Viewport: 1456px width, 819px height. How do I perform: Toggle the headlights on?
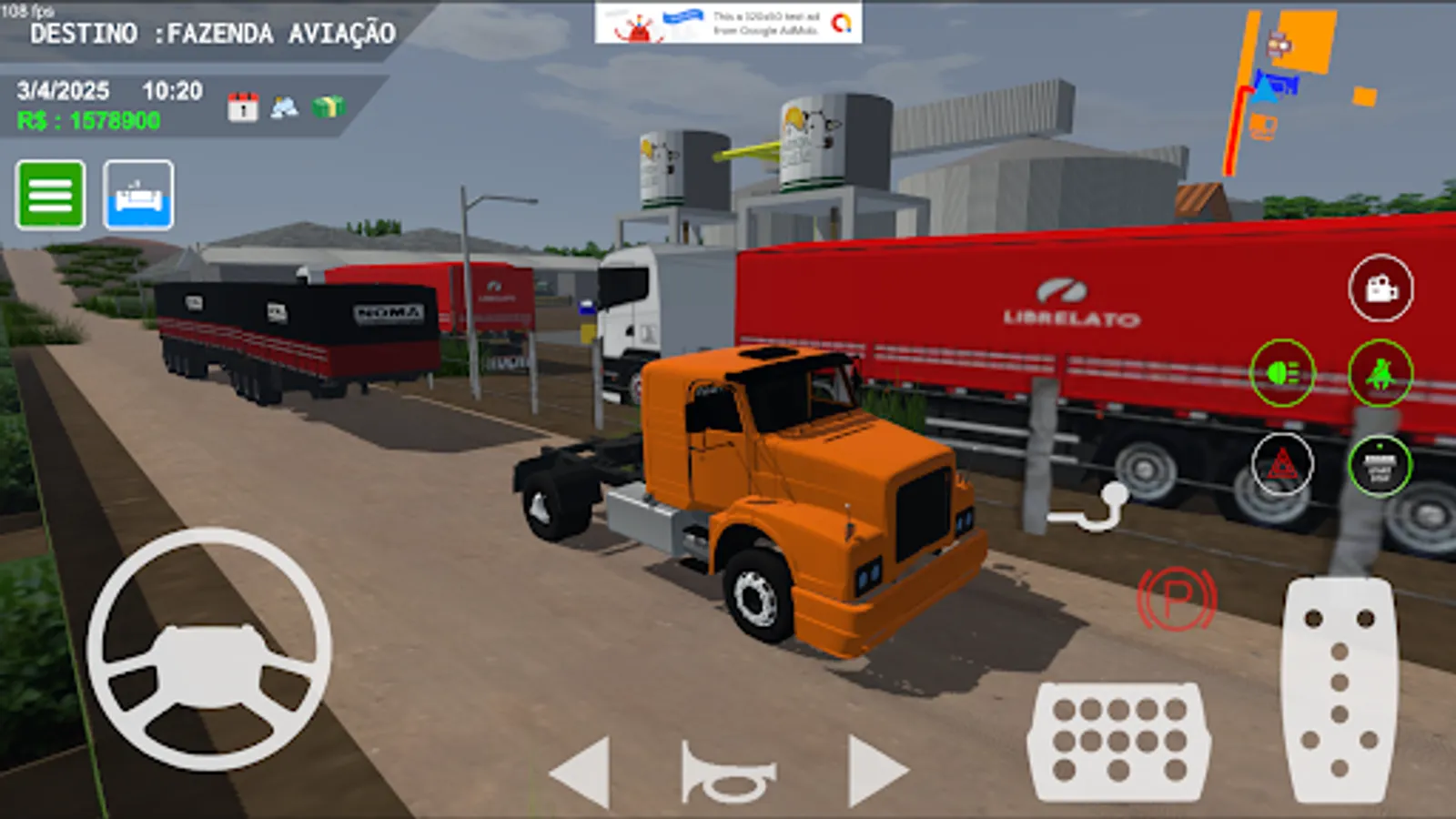click(x=1285, y=371)
